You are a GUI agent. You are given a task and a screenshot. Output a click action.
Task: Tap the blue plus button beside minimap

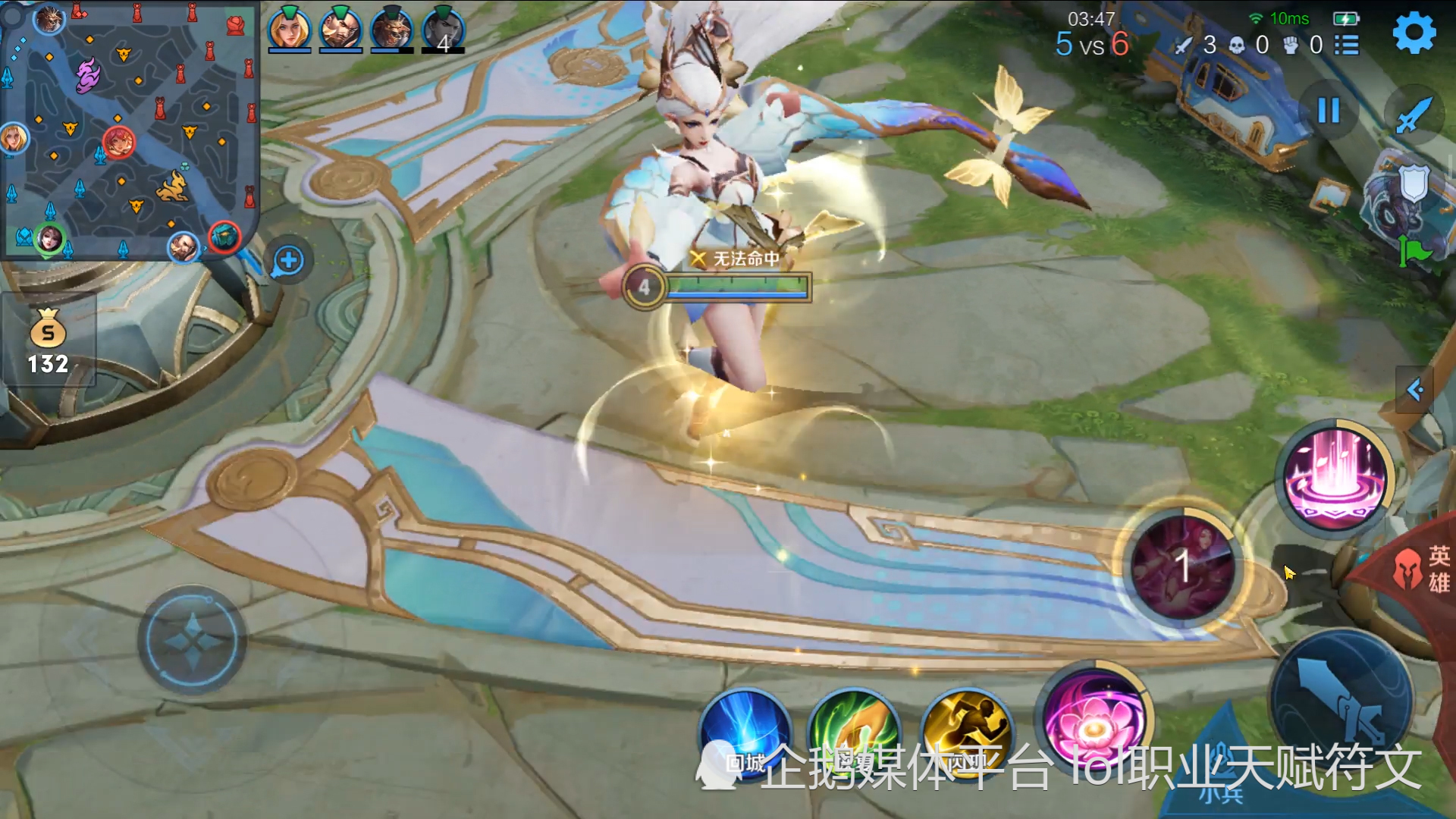coord(288,261)
